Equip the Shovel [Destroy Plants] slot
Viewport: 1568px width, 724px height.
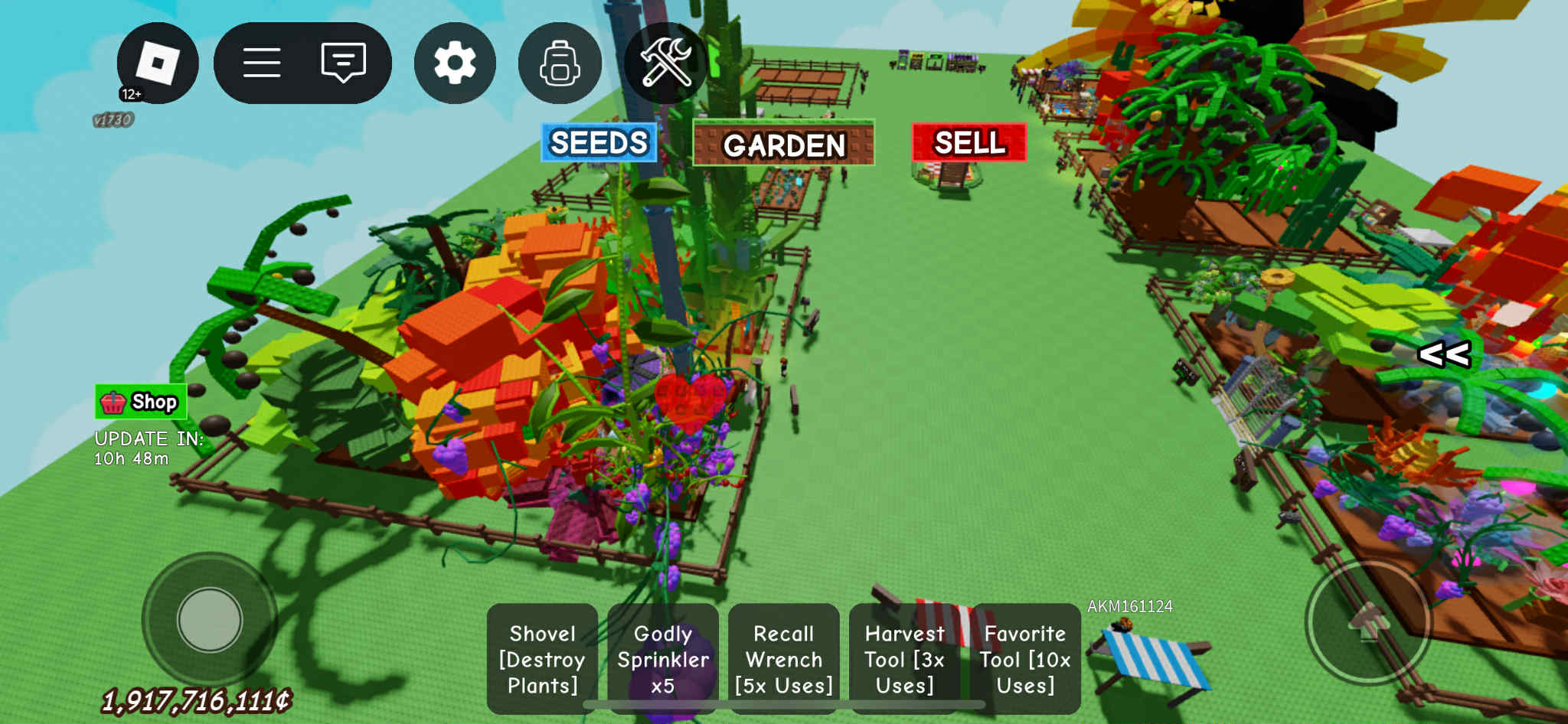click(x=542, y=659)
